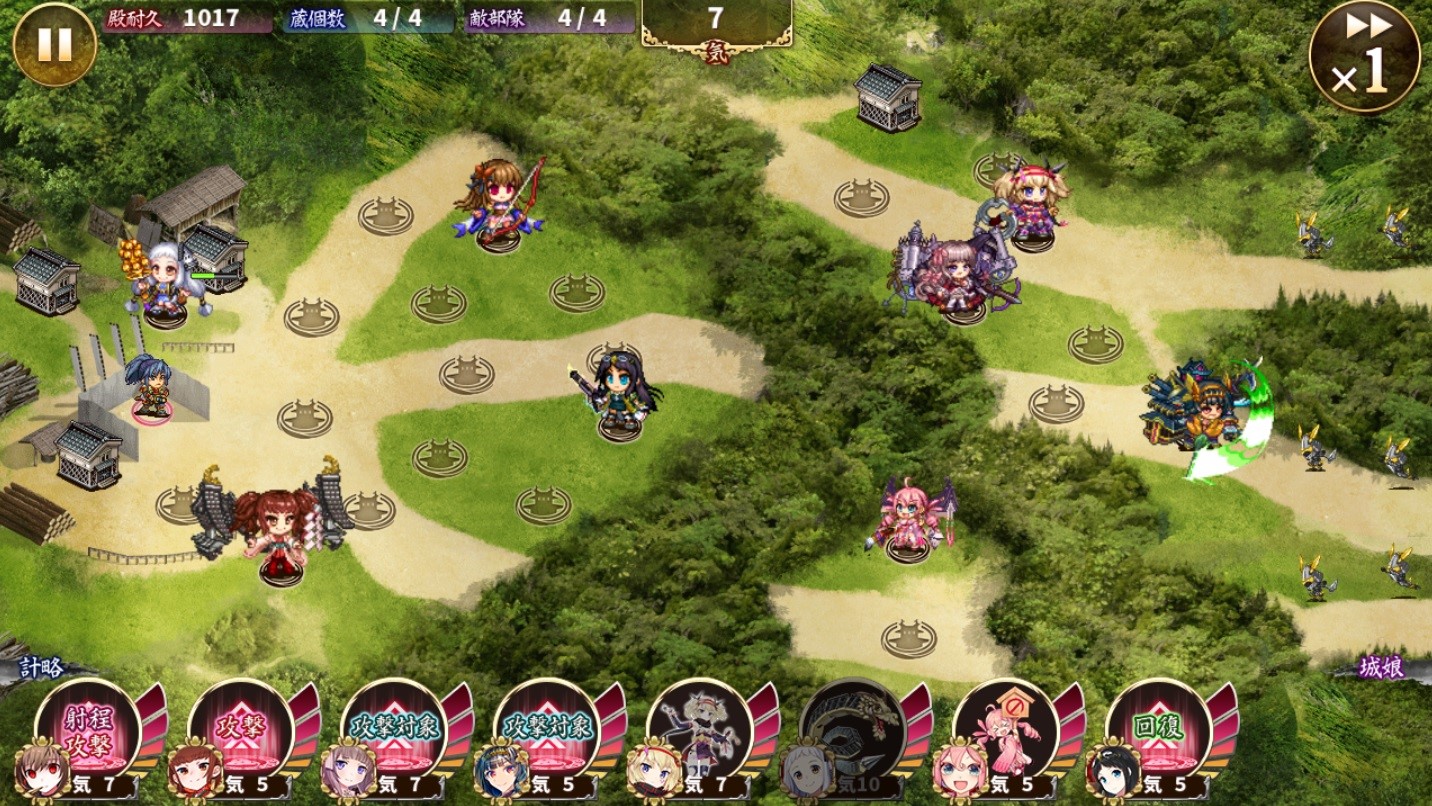1432x806 pixels.
Task: Use the 攻撃 stratagem costing 5 気
Action: point(240,728)
